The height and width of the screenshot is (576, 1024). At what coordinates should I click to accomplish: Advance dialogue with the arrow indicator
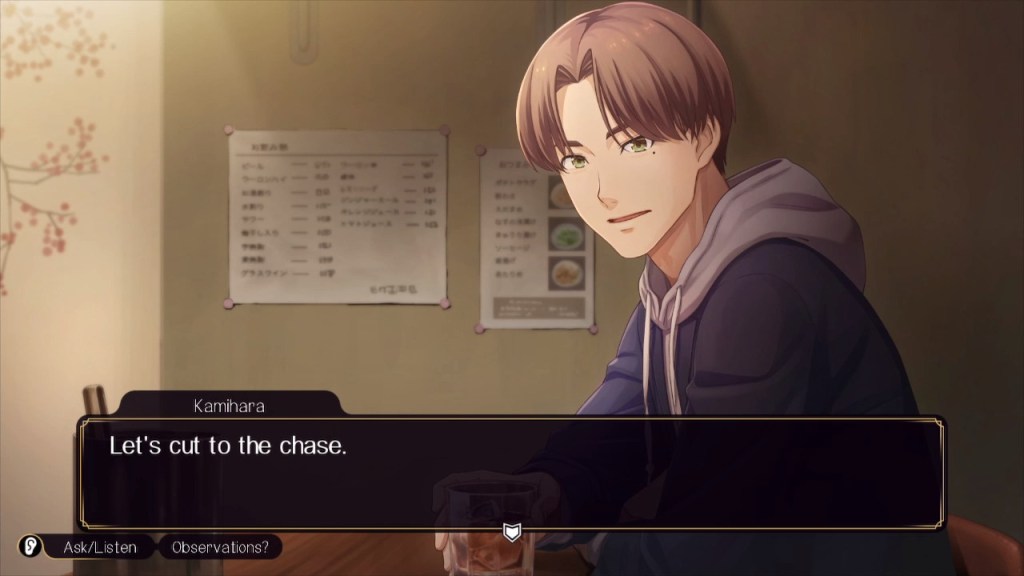[x=512, y=532]
